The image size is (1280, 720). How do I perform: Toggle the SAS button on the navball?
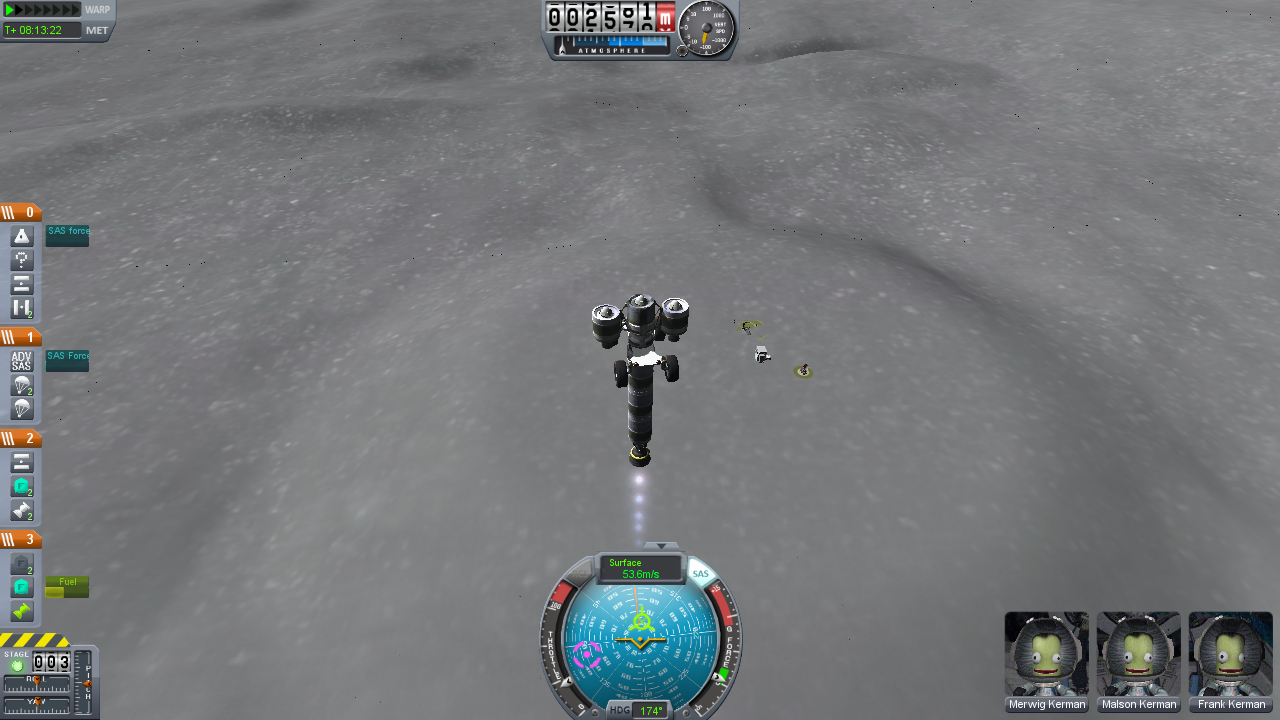click(x=700, y=573)
